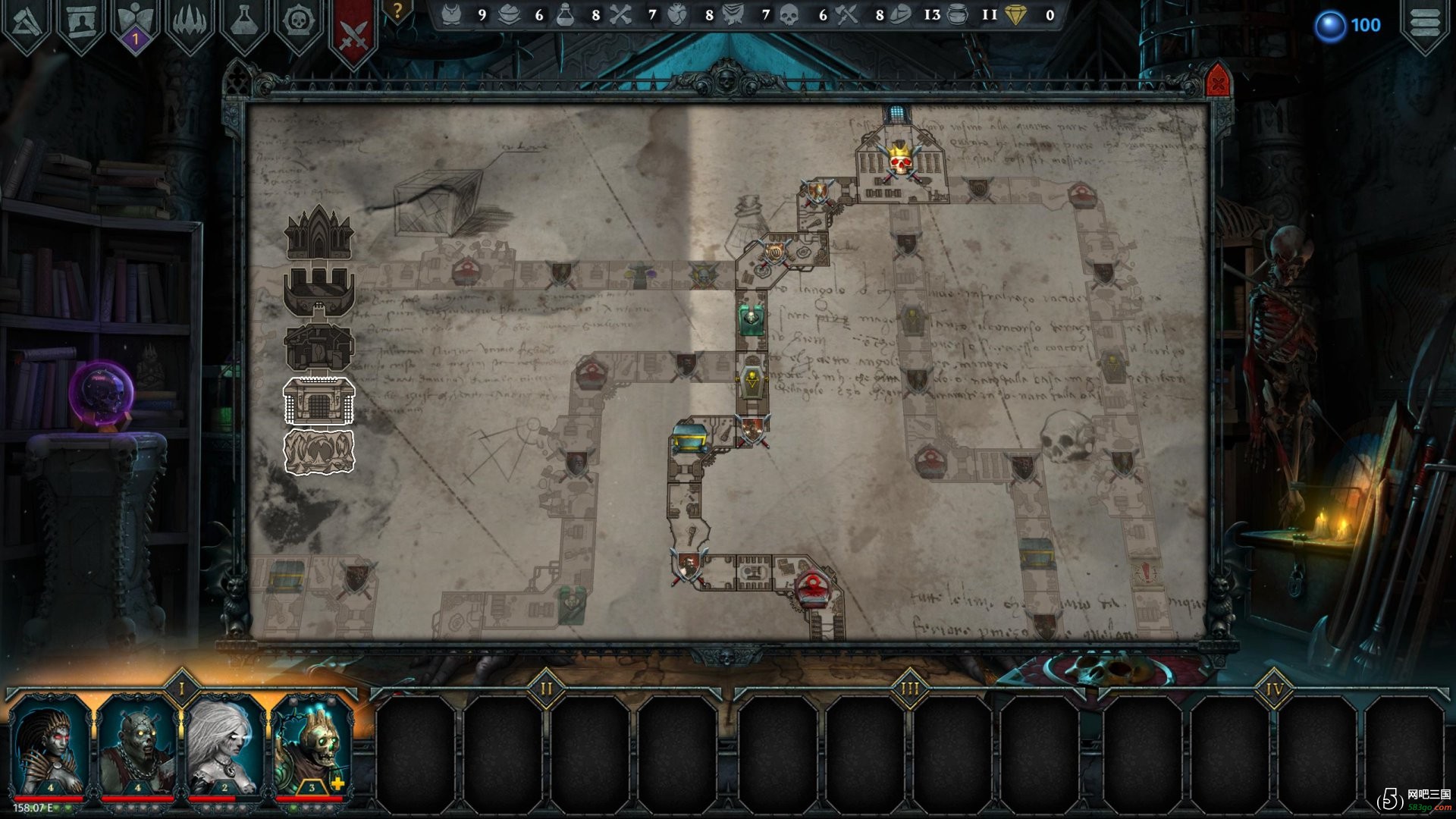This screenshot has height=819, width=1456.
Task: Select the cathedral spire floor icon
Action: (x=318, y=231)
